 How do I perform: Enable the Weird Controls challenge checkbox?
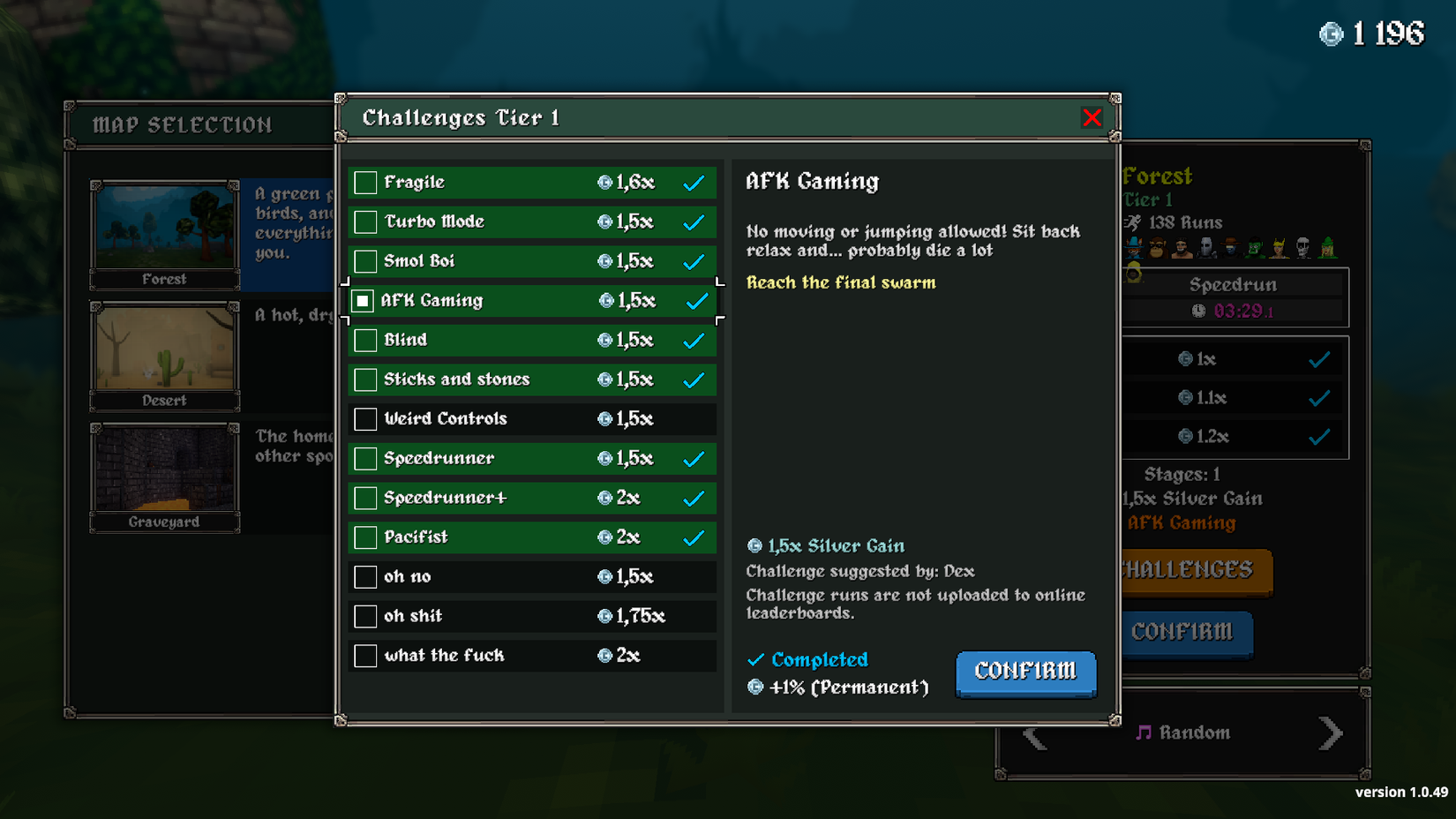(x=364, y=419)
